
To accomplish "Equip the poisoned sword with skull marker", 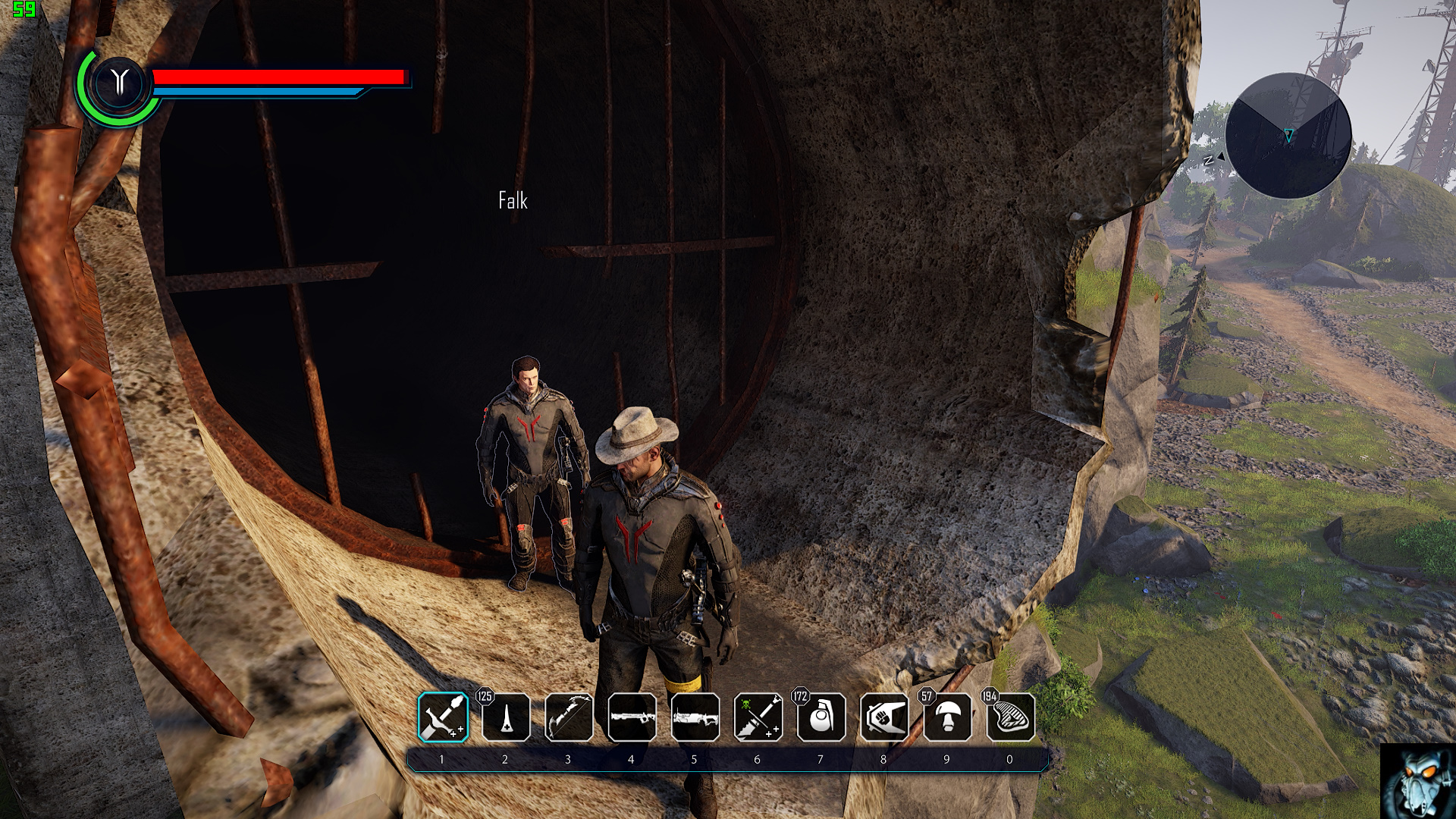I will 758,717.
